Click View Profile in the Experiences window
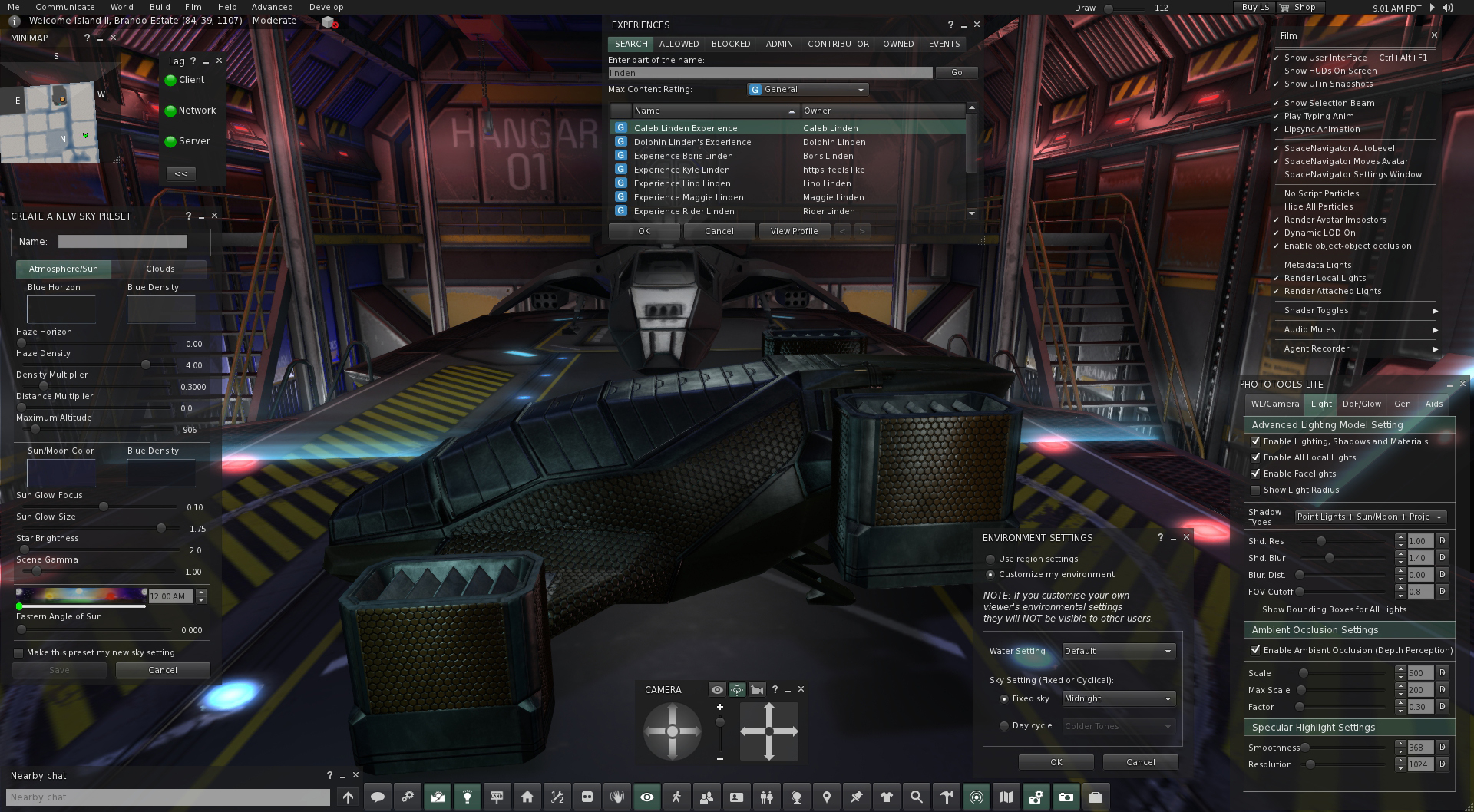This screenshot has height=812, width=1474. (x=794, y=230)
